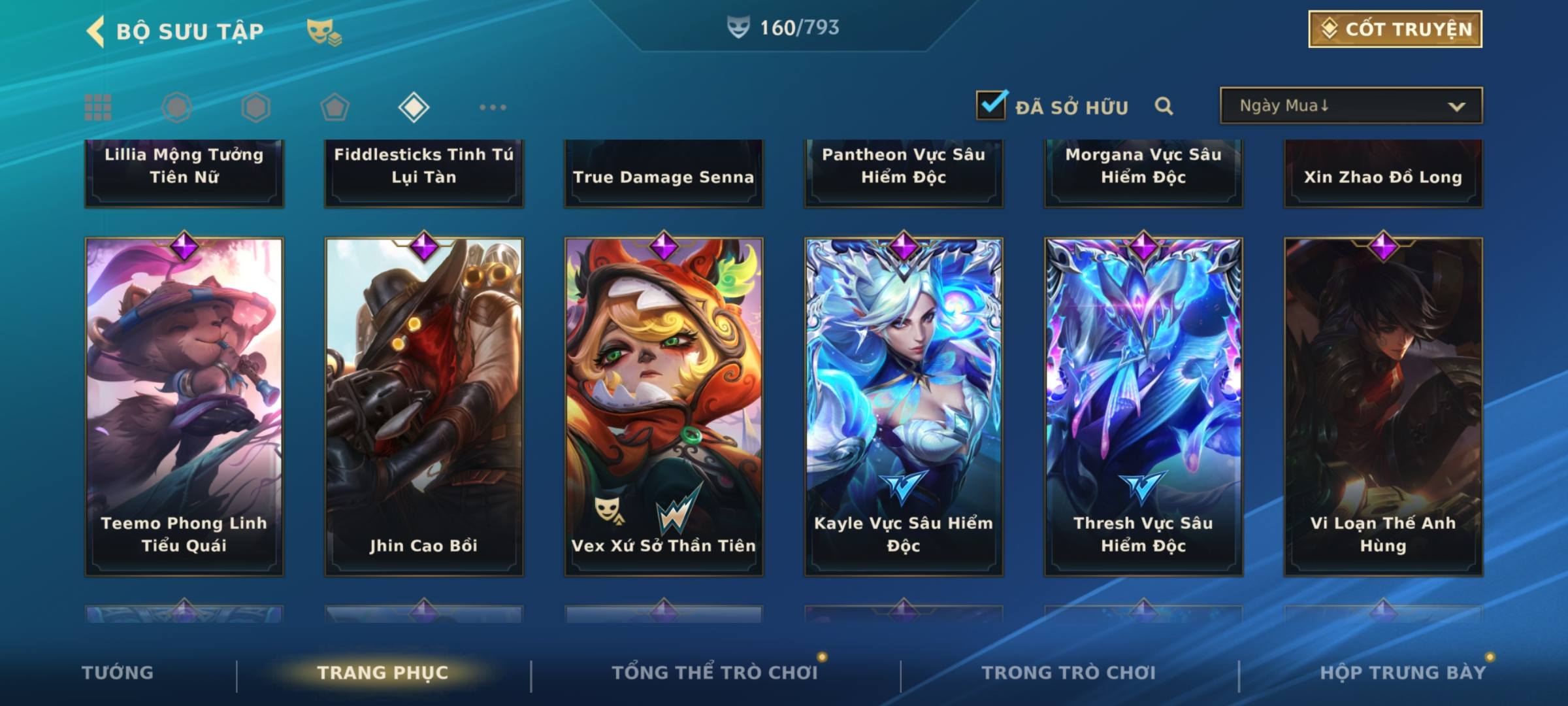Choose the Jhin Cao Bồi skin card
The image size is (1568, 706).
[x=424, y=407]
